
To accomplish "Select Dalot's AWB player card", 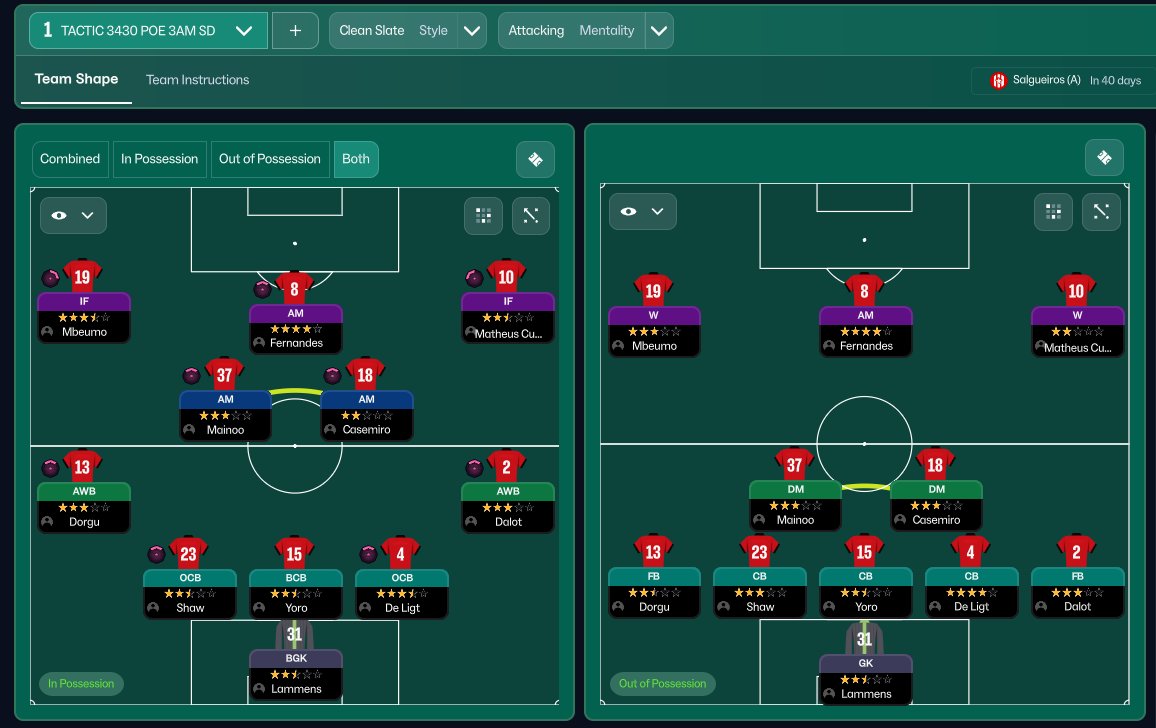I will 507,507.
